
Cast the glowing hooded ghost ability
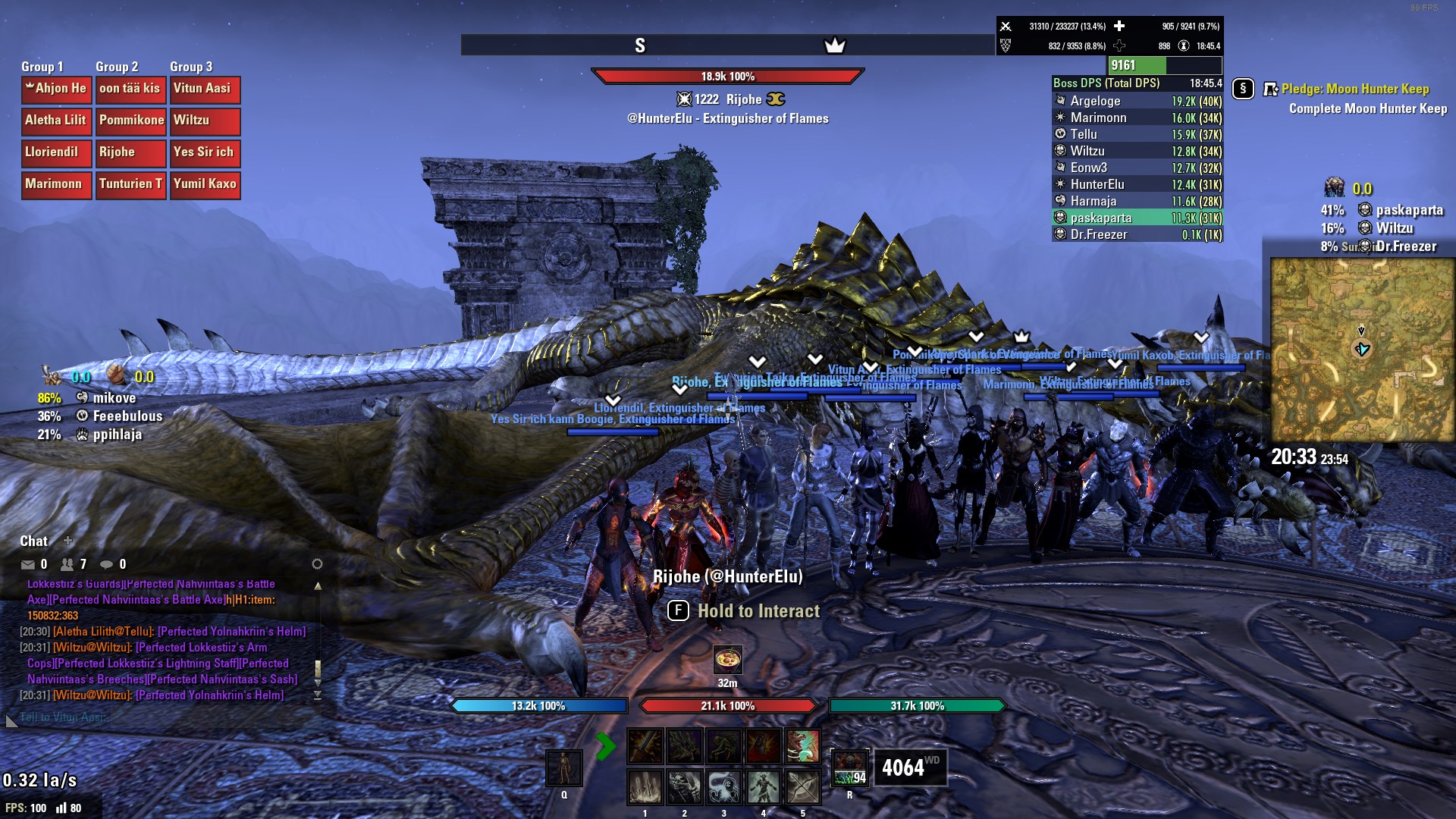click(723, 787)
